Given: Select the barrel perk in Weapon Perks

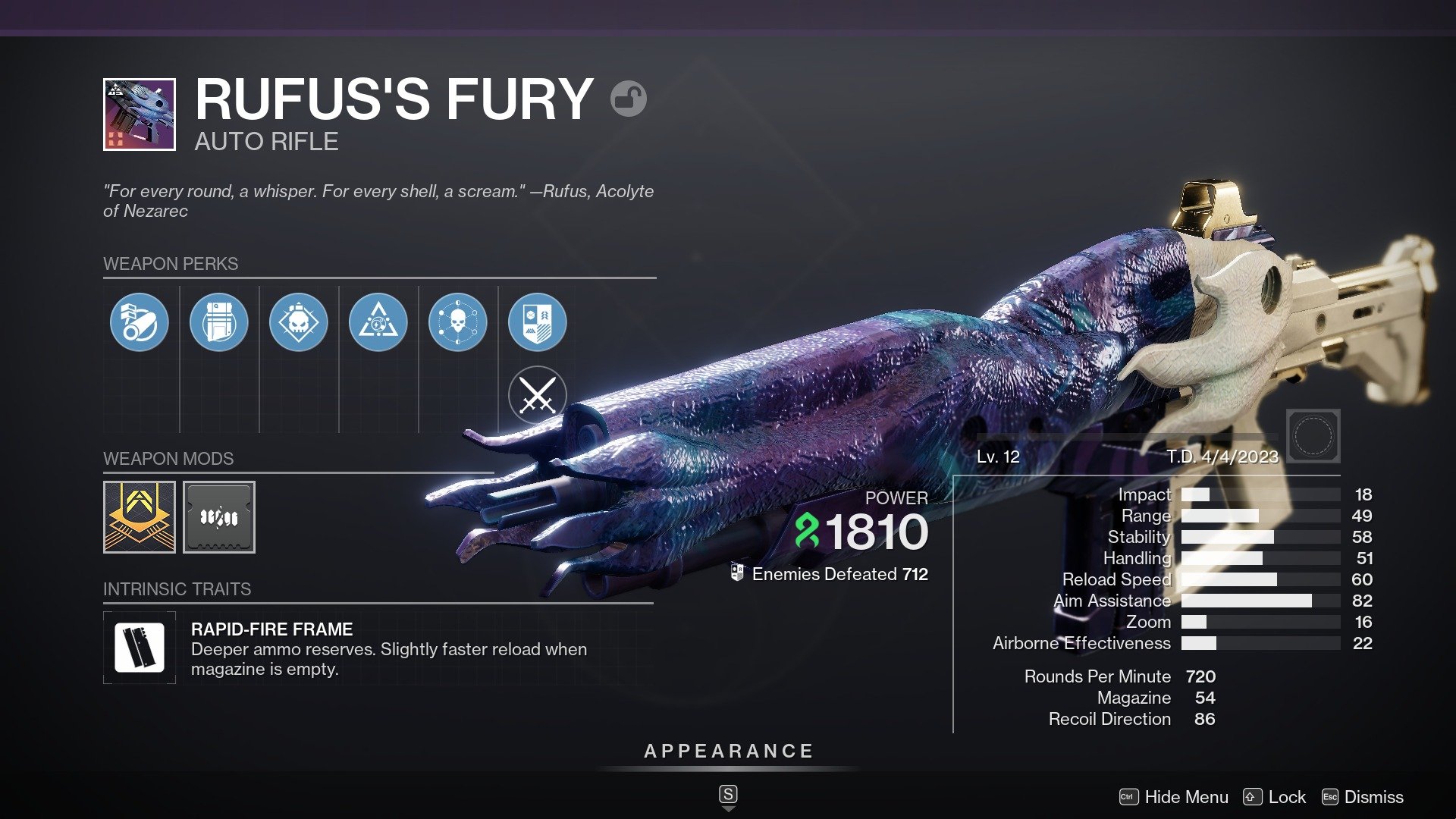Looking at the screenshot, I should pyautogui.click(x=140, y=322).
